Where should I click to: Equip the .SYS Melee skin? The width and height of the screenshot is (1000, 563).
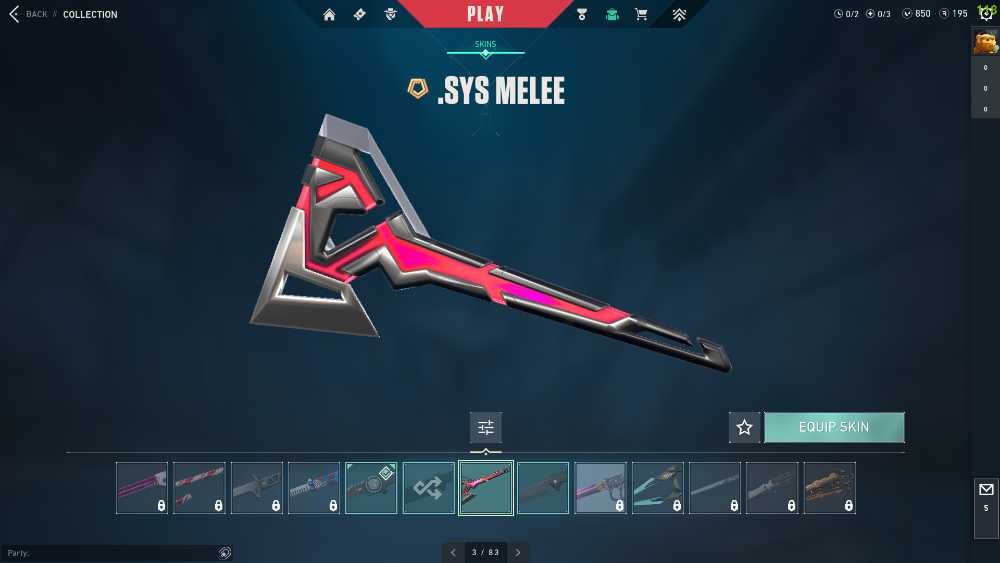click(x=834, y=427)
